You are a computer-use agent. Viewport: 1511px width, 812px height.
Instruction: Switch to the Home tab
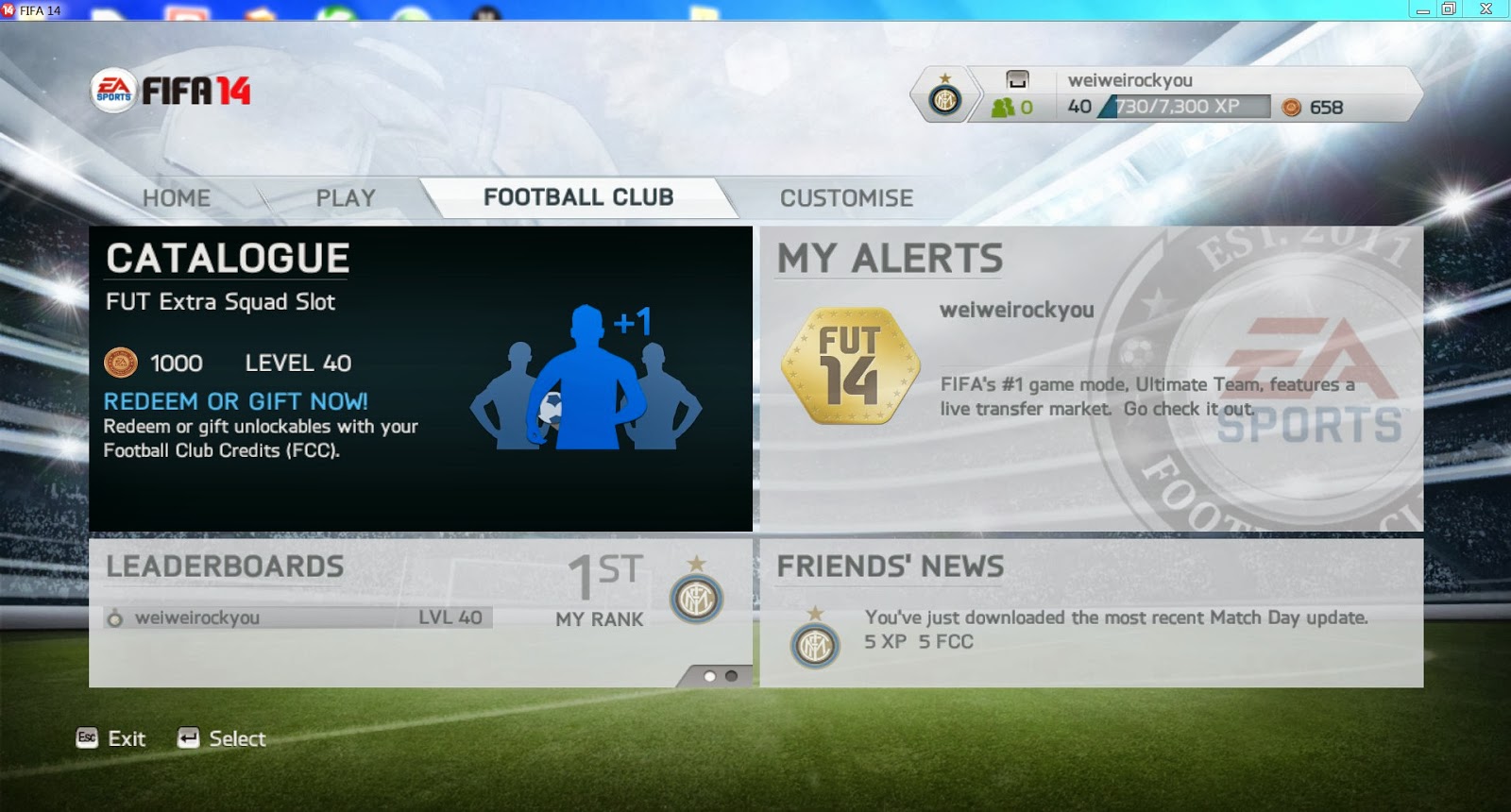[176, 198]
